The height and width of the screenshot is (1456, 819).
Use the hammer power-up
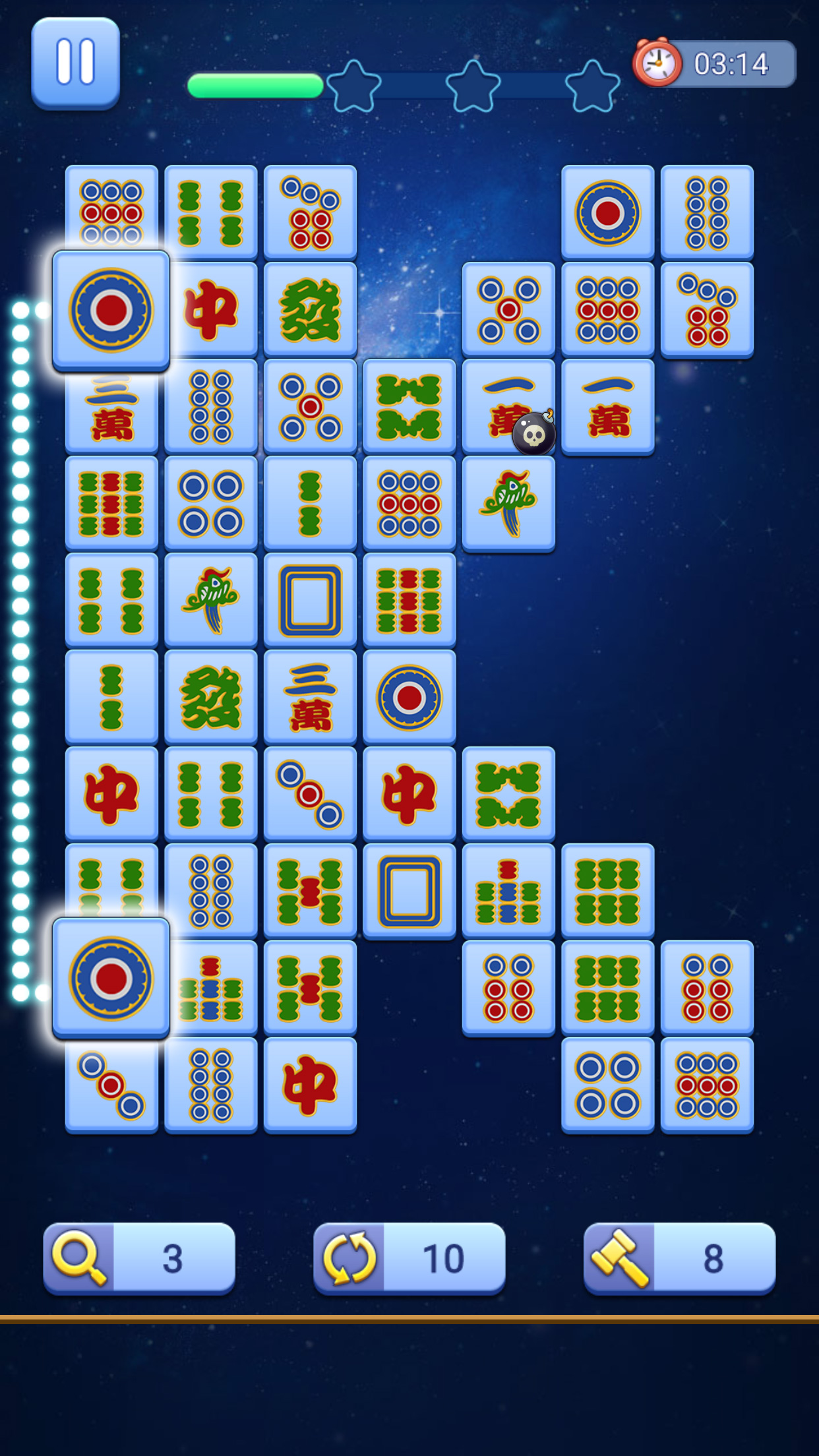tap(679, 1258)
